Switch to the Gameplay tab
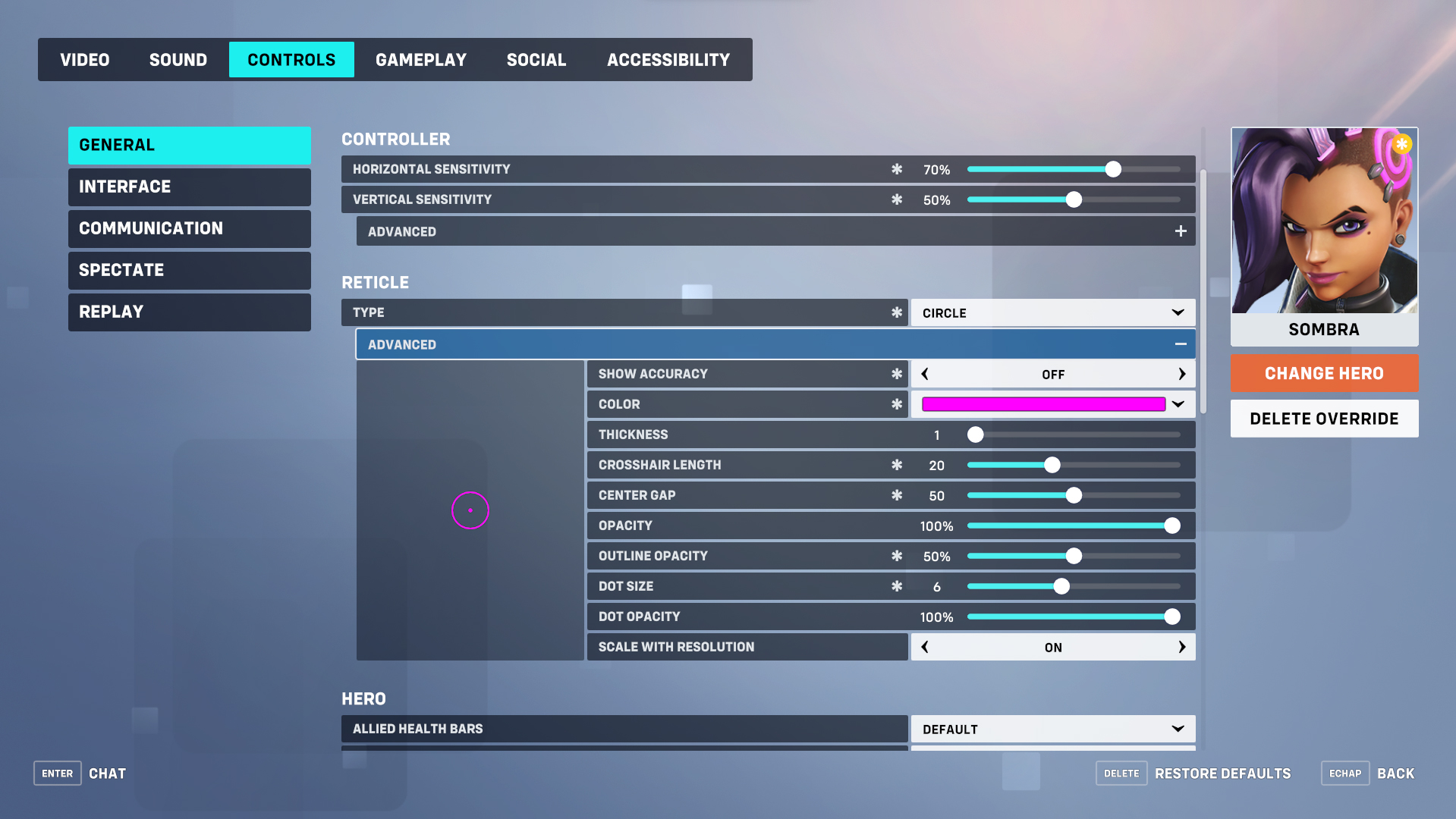This screenshot has width=1456, height=819. (421, 59)
